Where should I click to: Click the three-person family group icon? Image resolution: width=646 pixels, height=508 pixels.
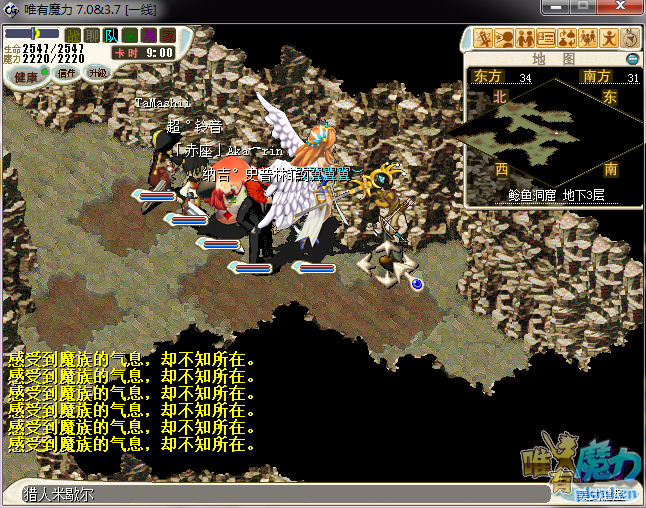[588, 39]
